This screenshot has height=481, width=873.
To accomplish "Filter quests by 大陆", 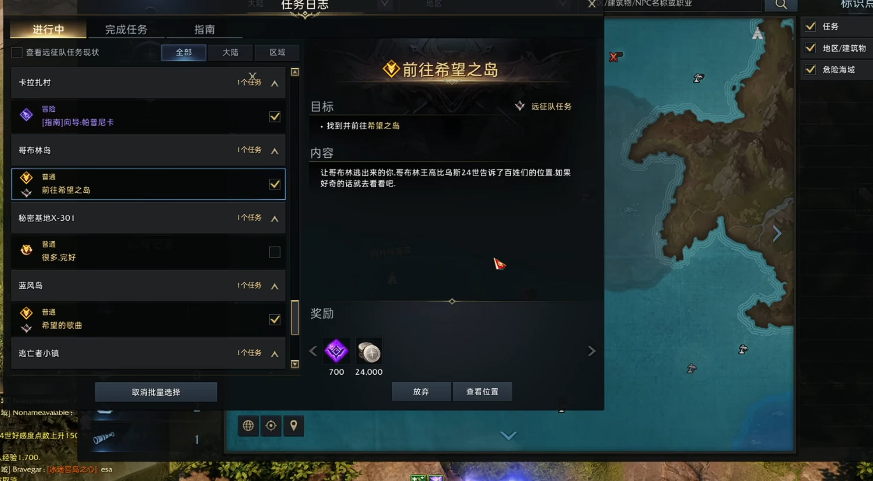I will click(x=230, y=52).
